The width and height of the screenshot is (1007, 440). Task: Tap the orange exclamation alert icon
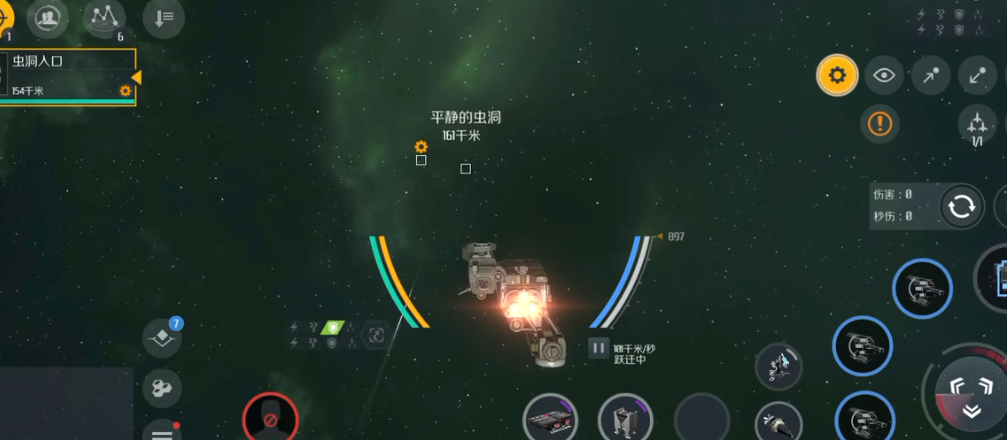[880, 123]
